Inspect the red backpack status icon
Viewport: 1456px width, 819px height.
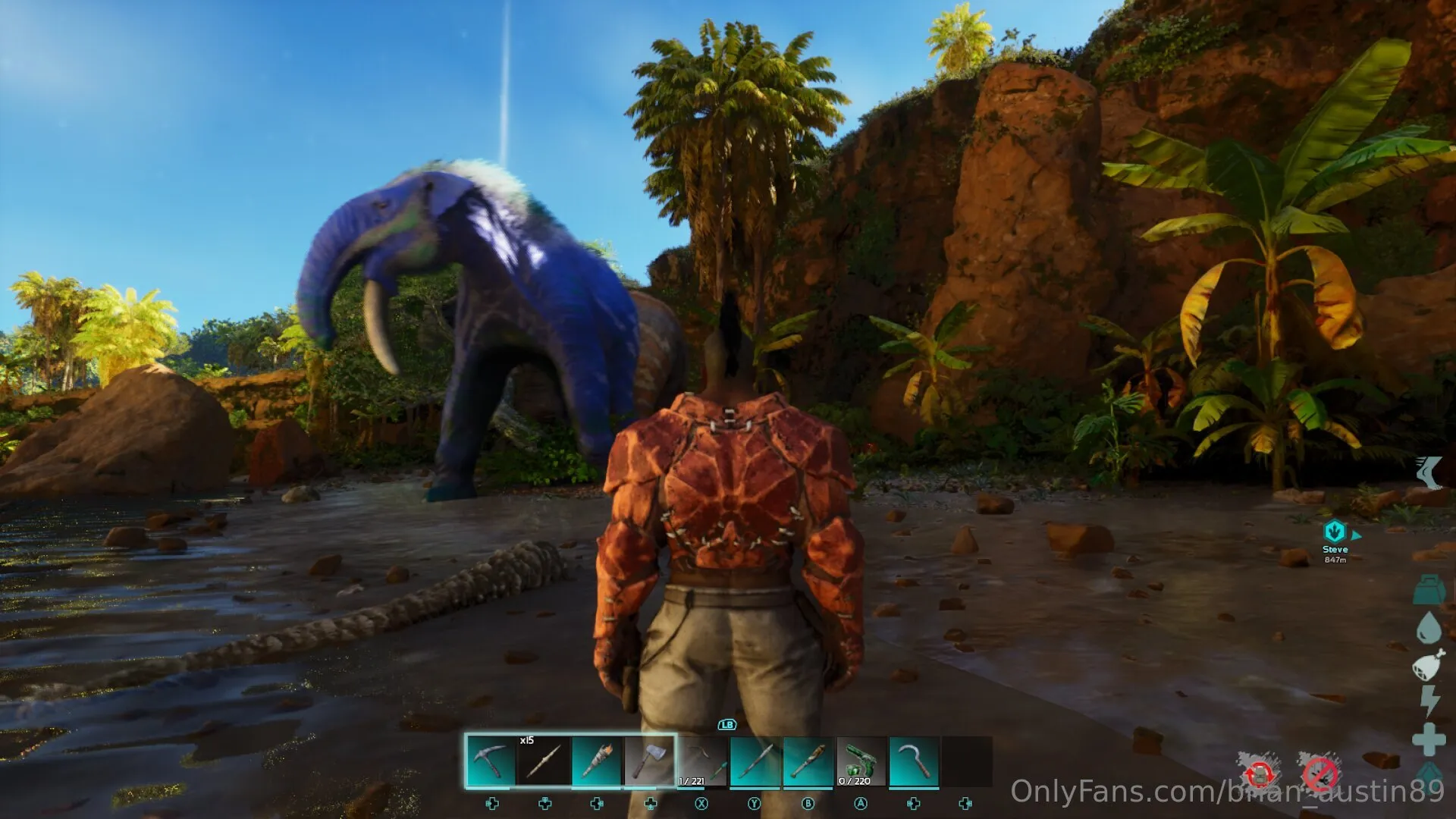coord(1260,774)
